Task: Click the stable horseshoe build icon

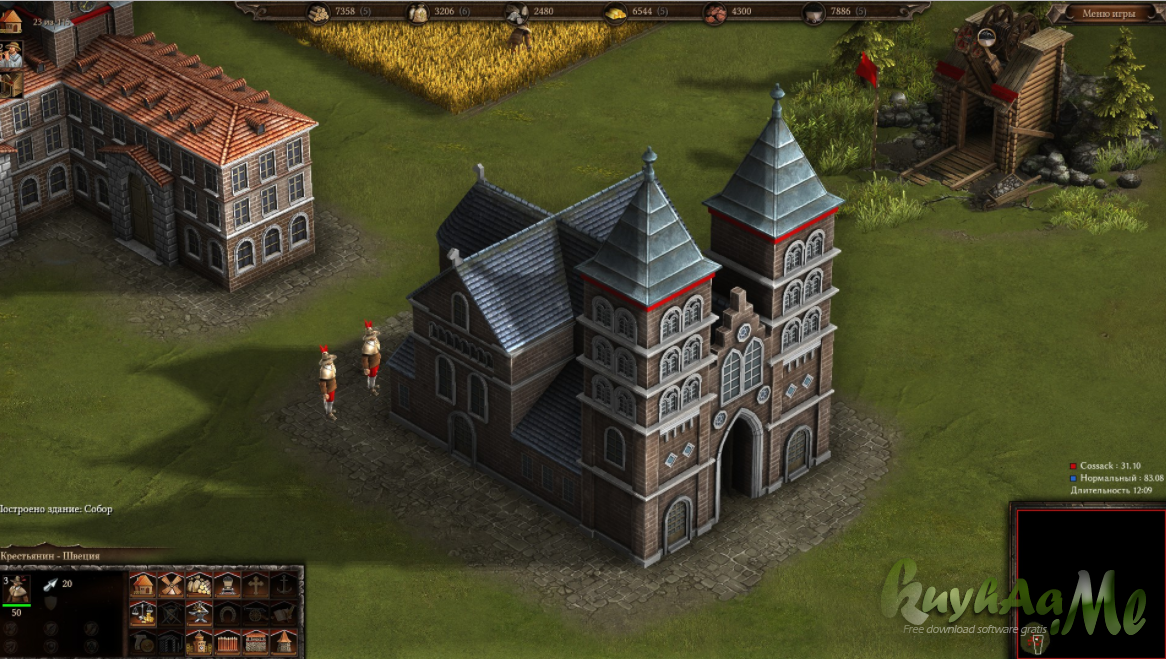Action: [x=228, y=613]
